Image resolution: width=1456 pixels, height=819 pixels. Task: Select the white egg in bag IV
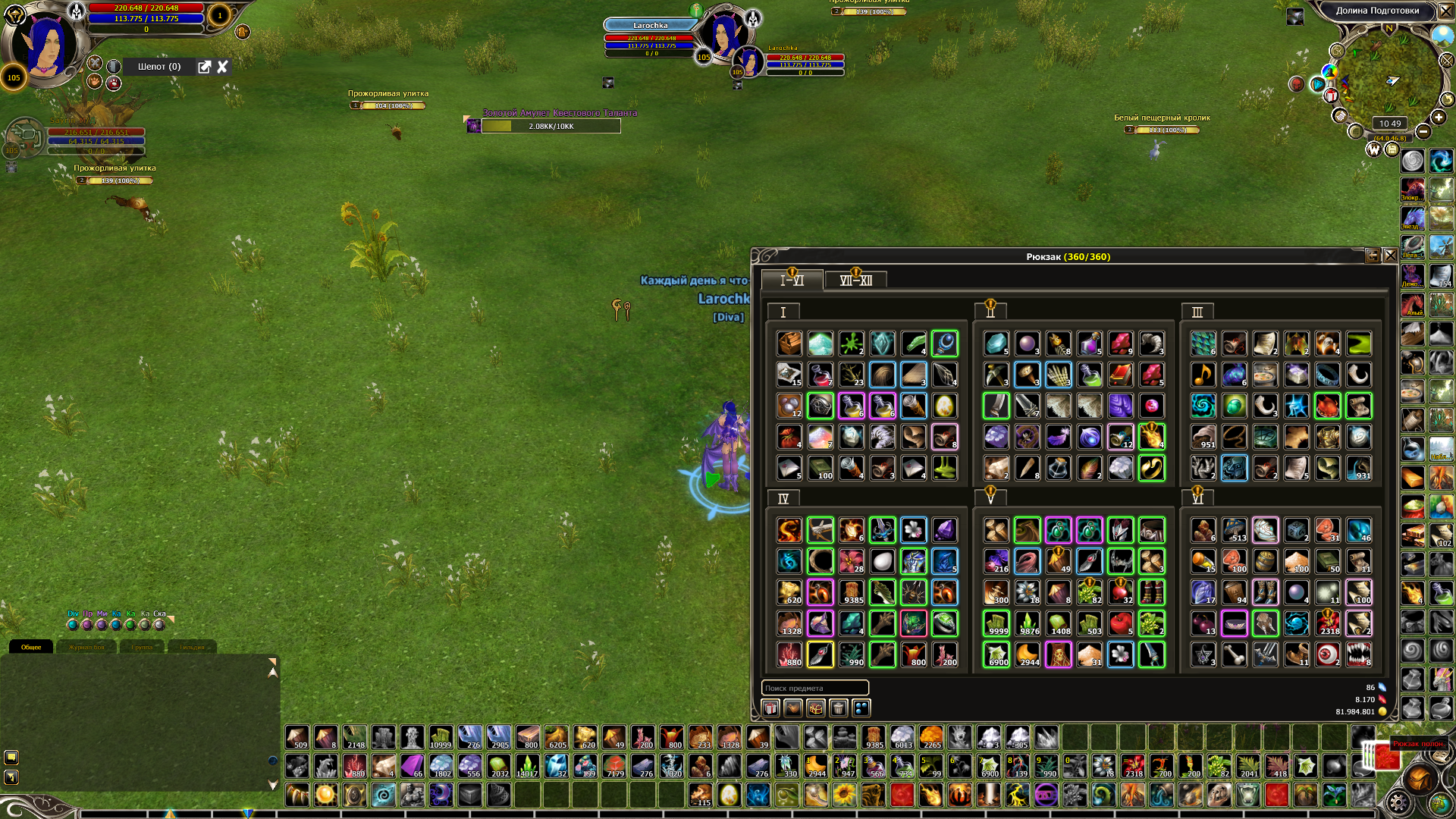click(882, 561)
